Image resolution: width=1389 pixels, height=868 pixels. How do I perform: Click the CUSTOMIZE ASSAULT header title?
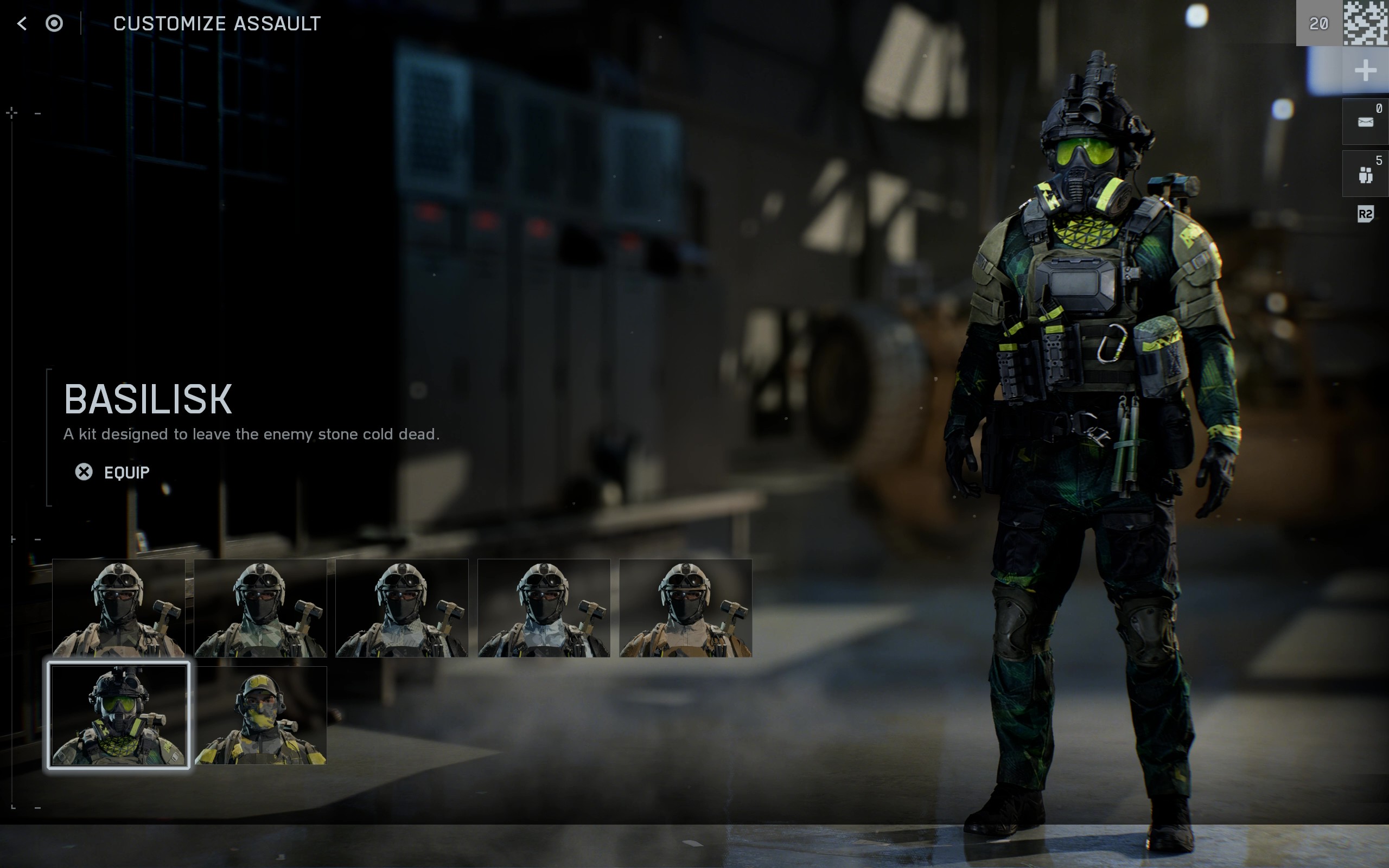pyautogui.click(x=217, y=23)
